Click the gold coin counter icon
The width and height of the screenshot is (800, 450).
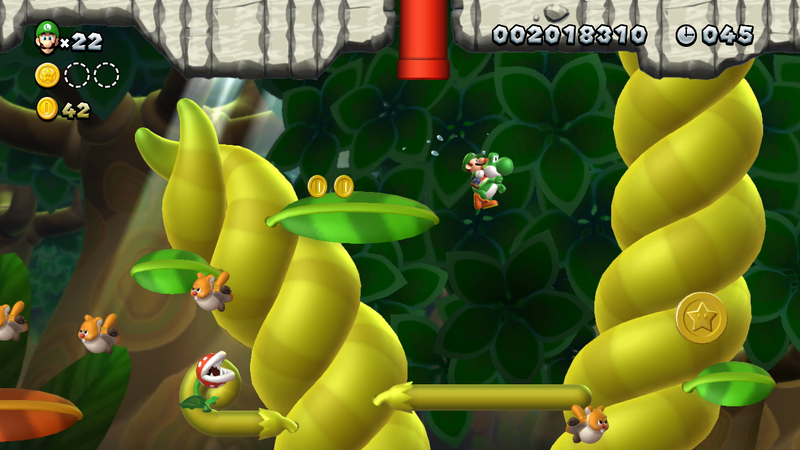coord(47,109)
